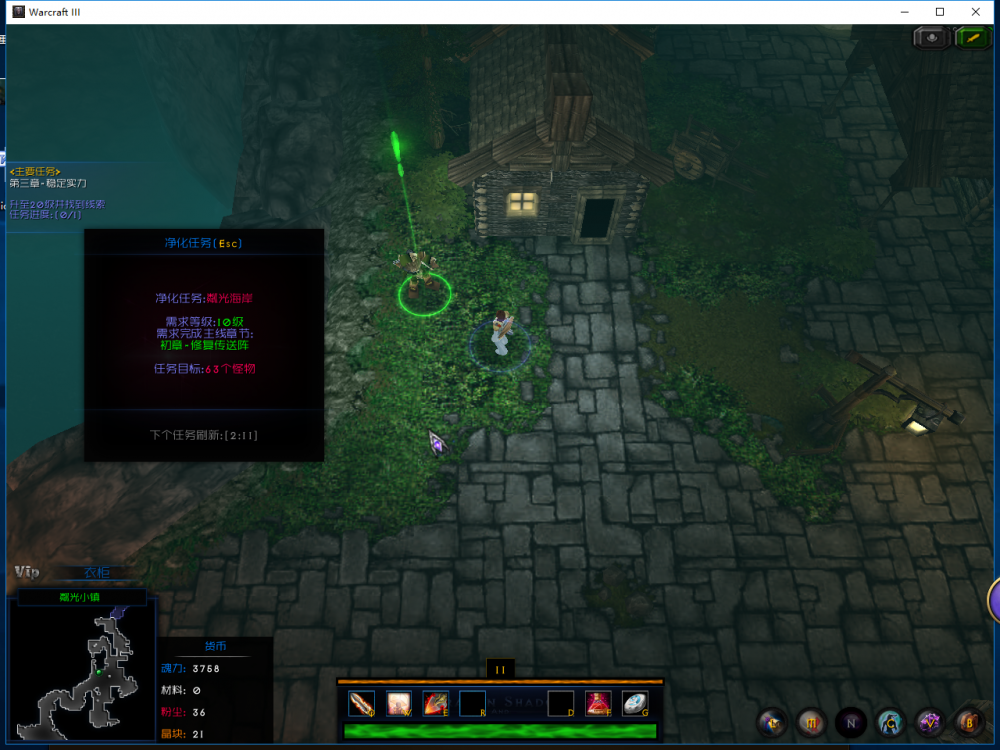Use the red potion item on F

tap(598, 704)
